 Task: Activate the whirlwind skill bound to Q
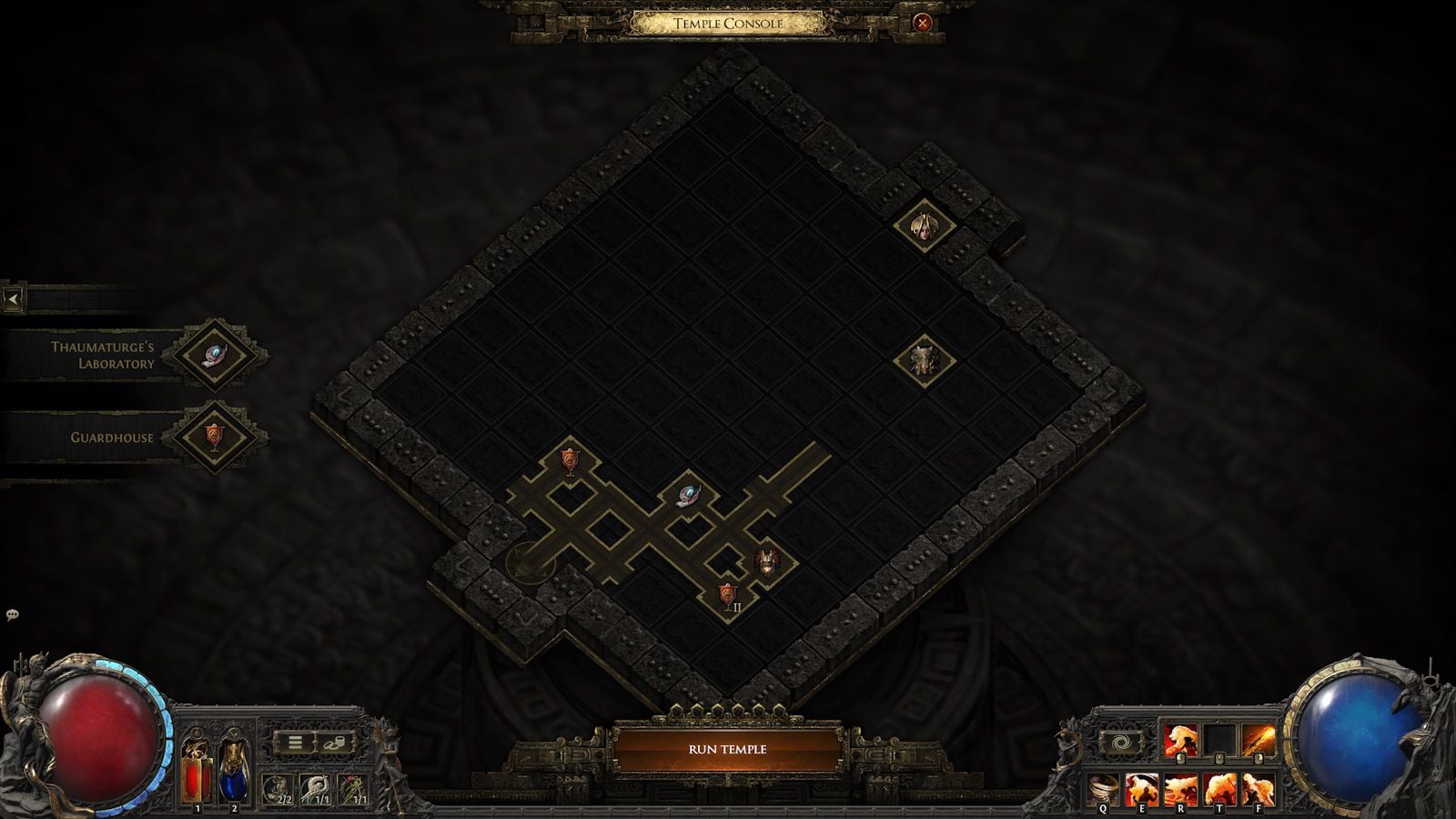pyautogui.click(x=1102, y=790)
